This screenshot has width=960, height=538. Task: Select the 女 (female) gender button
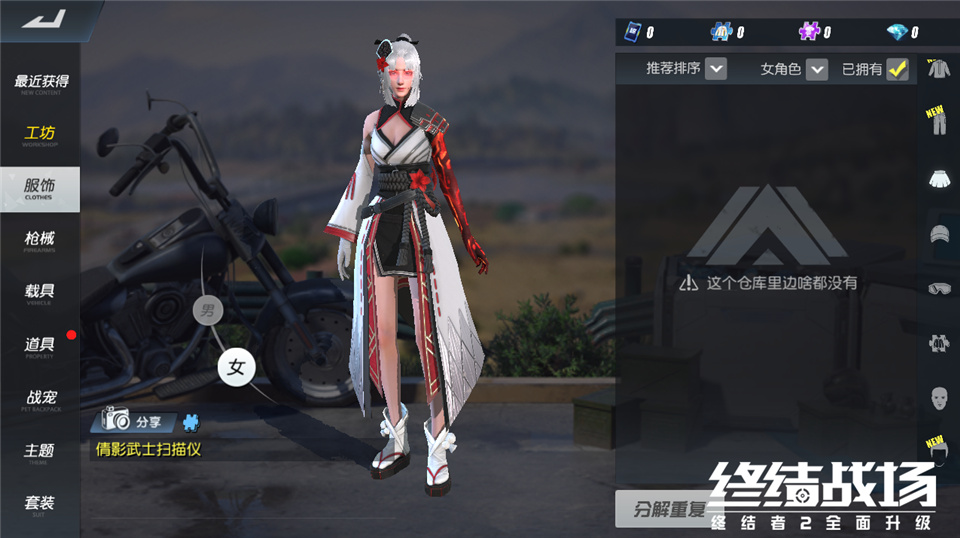237,367
